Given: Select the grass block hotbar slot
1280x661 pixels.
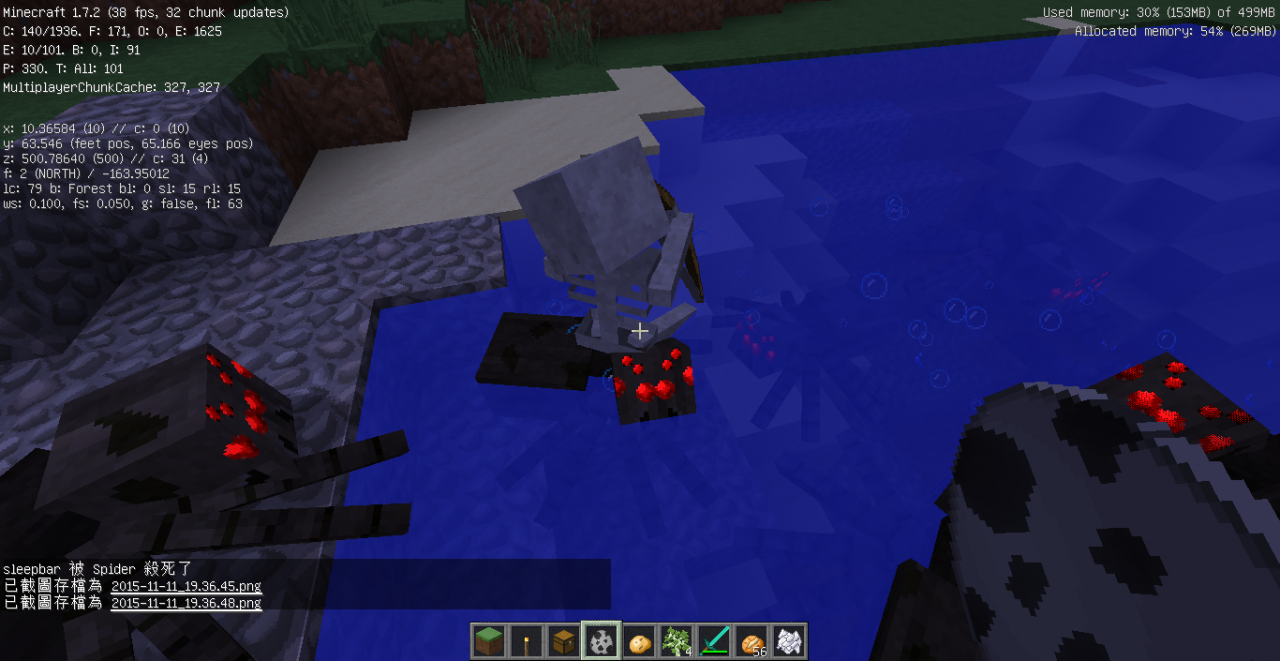Looking at the screenshot, I should [x=489, y=641].
